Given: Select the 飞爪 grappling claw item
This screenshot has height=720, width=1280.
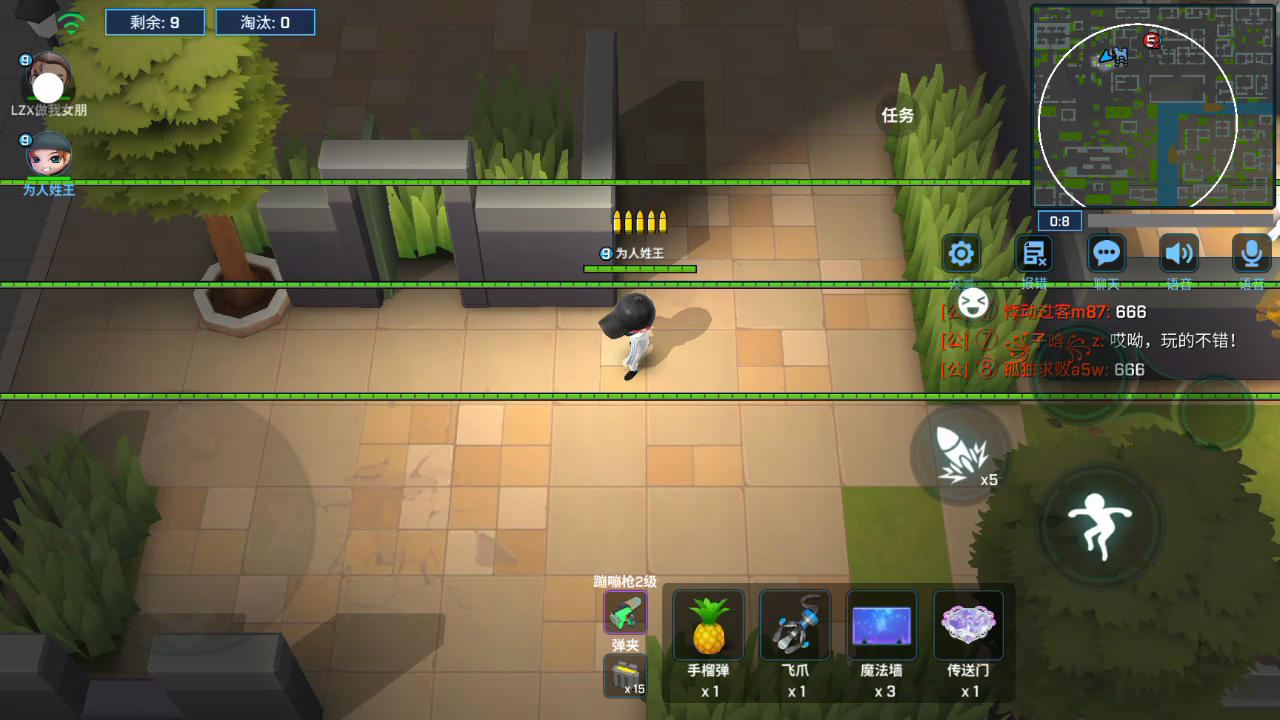Looking at the screenshot, I should 795,625.
